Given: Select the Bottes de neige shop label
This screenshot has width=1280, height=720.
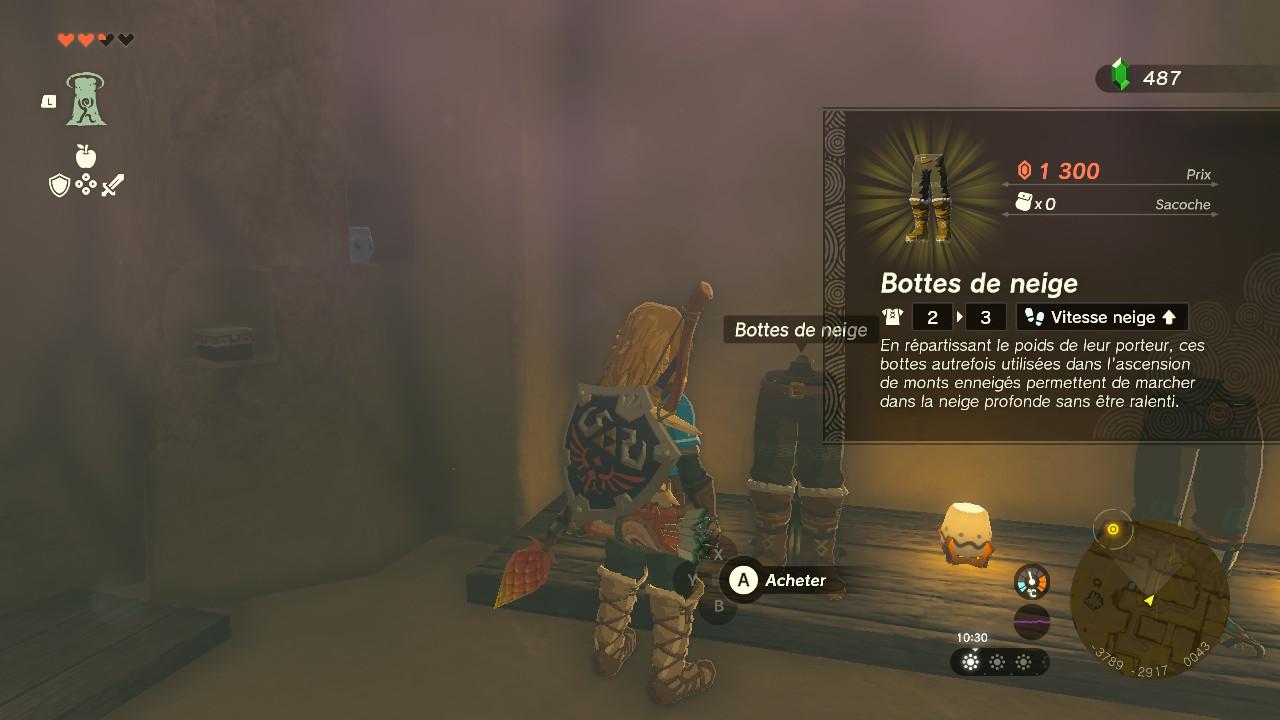Looking at the screenshot, I should [x=800, y=330].
